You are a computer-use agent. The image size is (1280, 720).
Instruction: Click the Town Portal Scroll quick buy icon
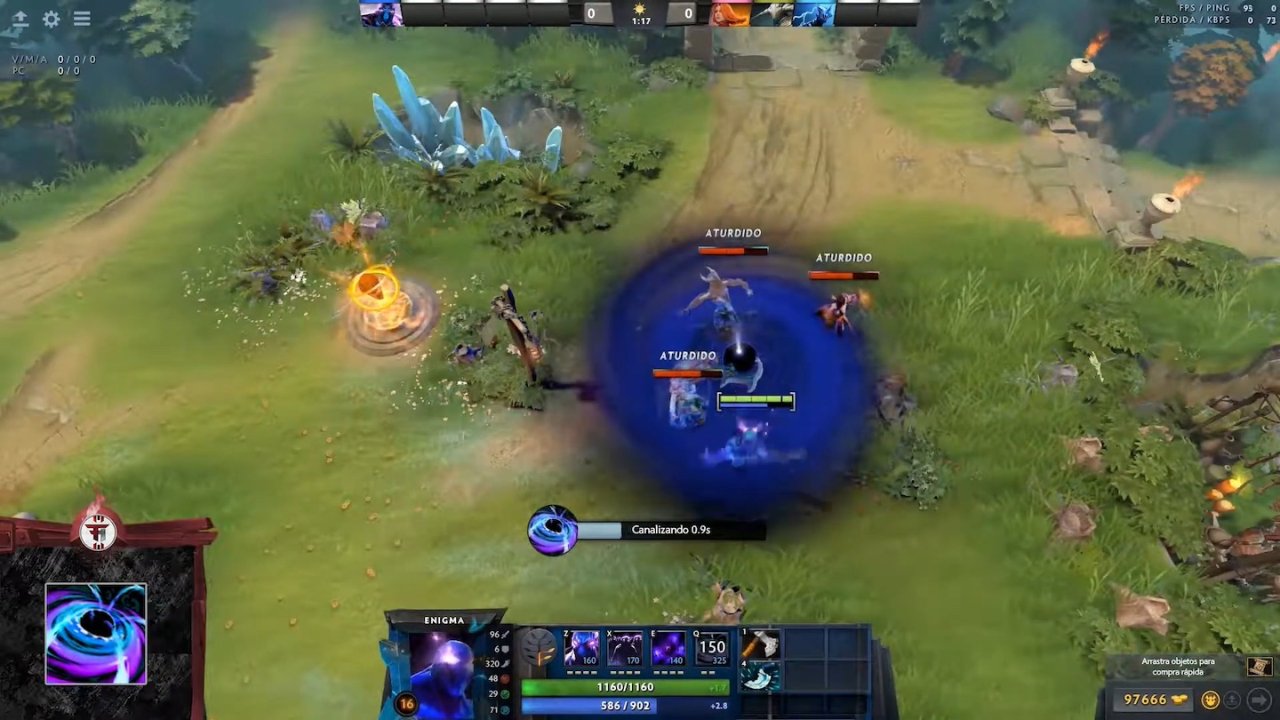[1258, 666]
